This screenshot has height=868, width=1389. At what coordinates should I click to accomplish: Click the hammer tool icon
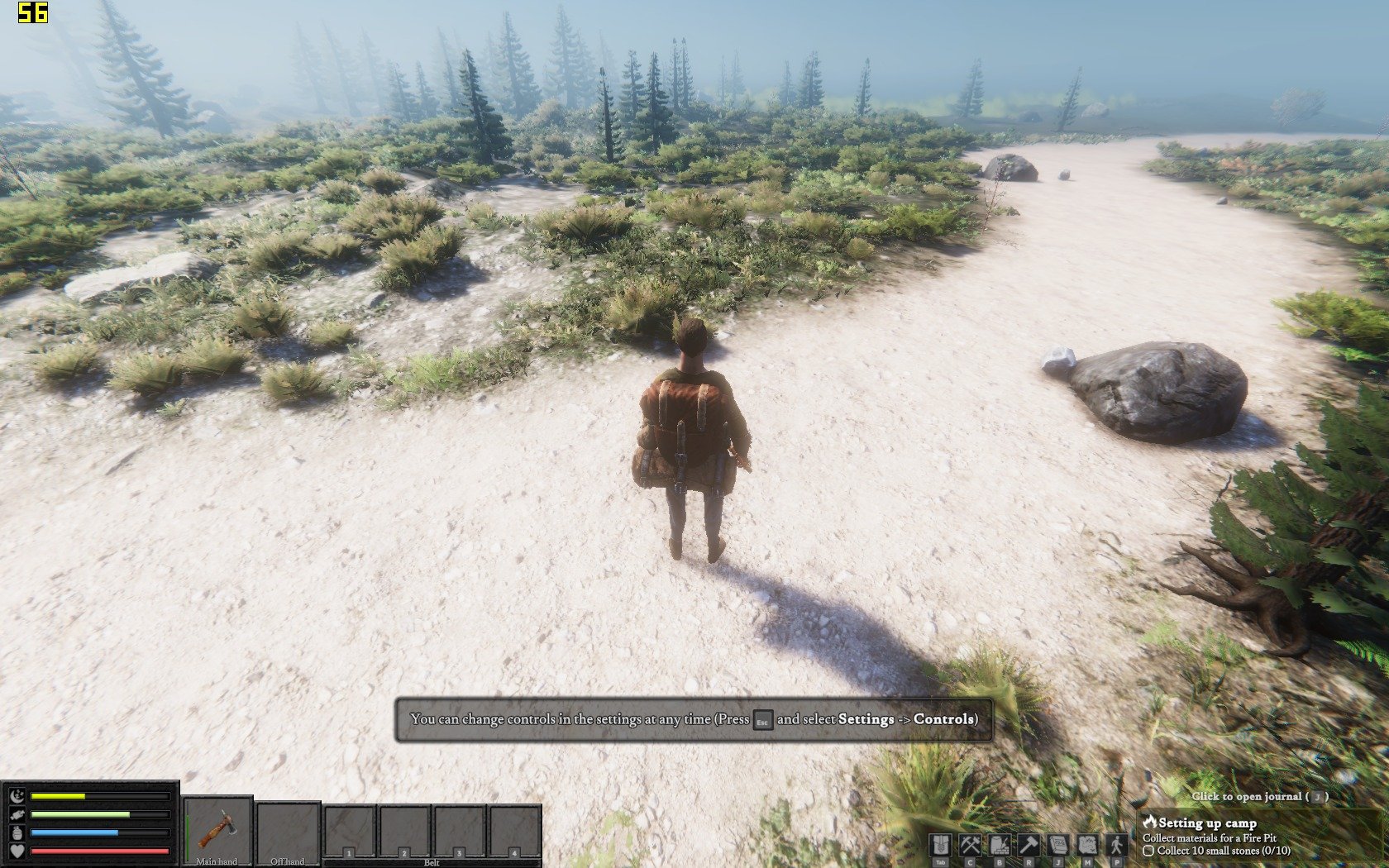[x=1028, y=845]
